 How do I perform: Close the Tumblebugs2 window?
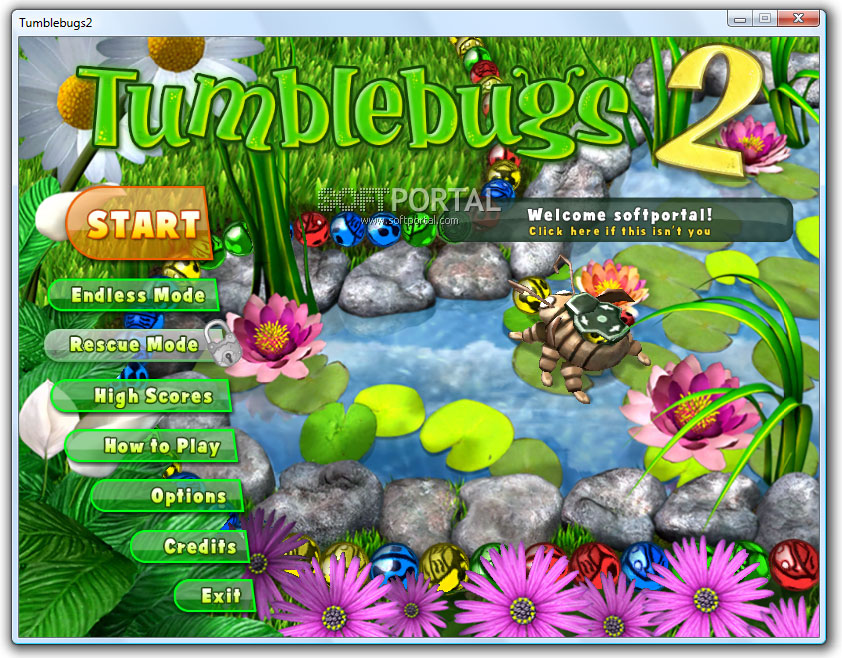tap(801, 18)
